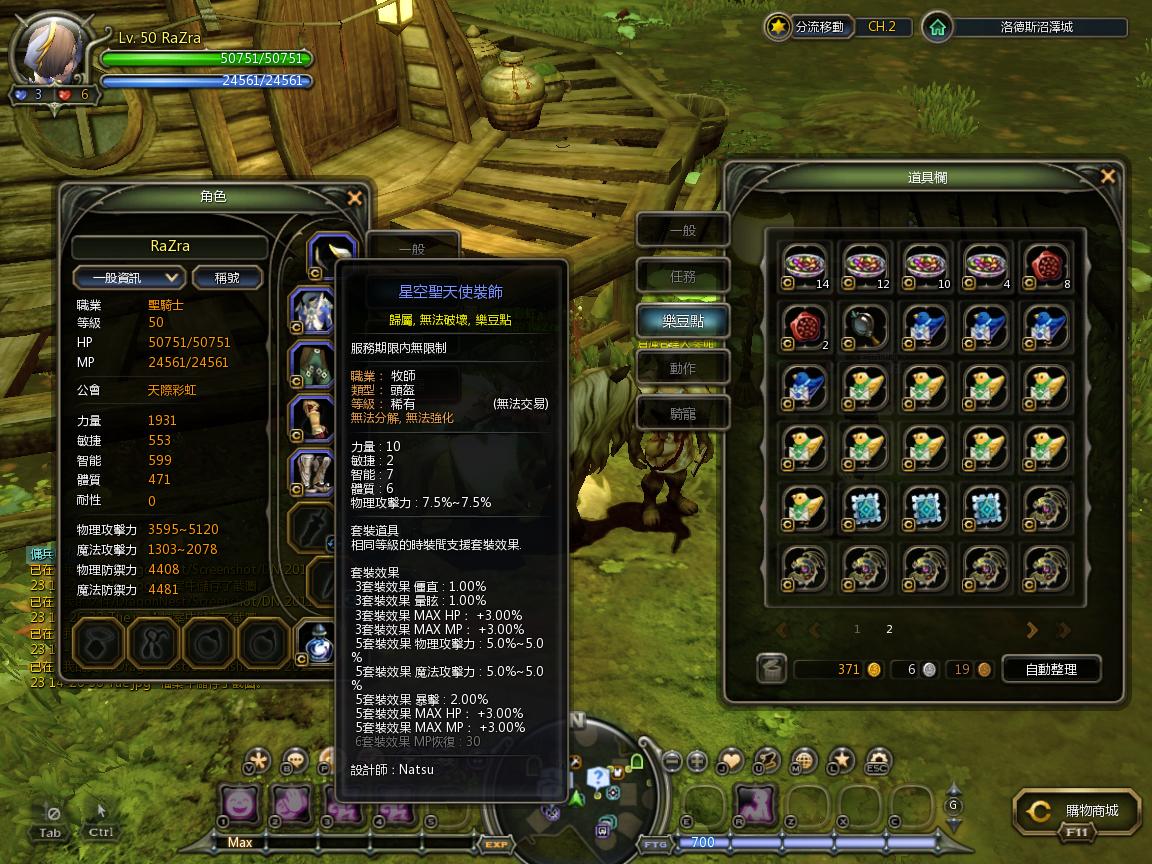
Task: Switch inventory to the 一般 tab
Action: pyautogui.click(x=683, y=231)
